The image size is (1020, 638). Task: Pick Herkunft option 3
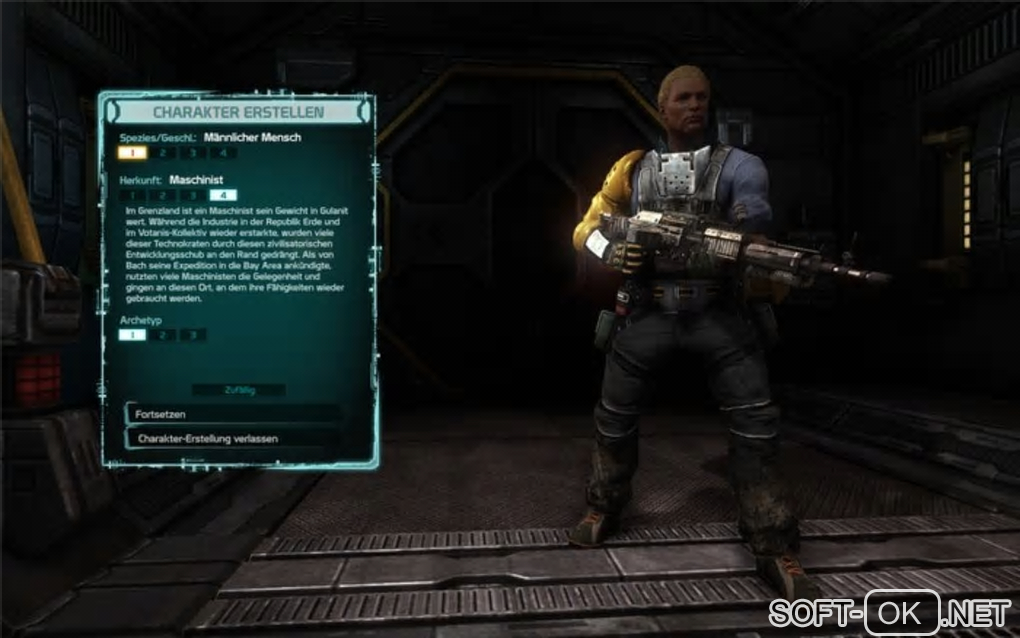[x=192, y=195]
